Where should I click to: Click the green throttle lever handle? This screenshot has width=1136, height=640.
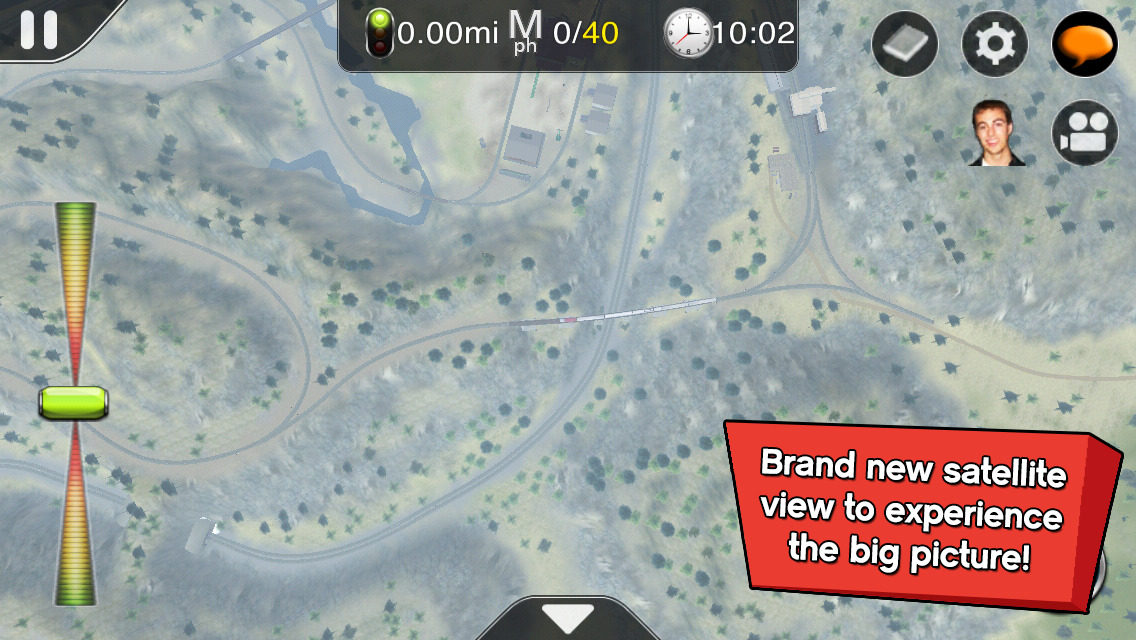73,403
